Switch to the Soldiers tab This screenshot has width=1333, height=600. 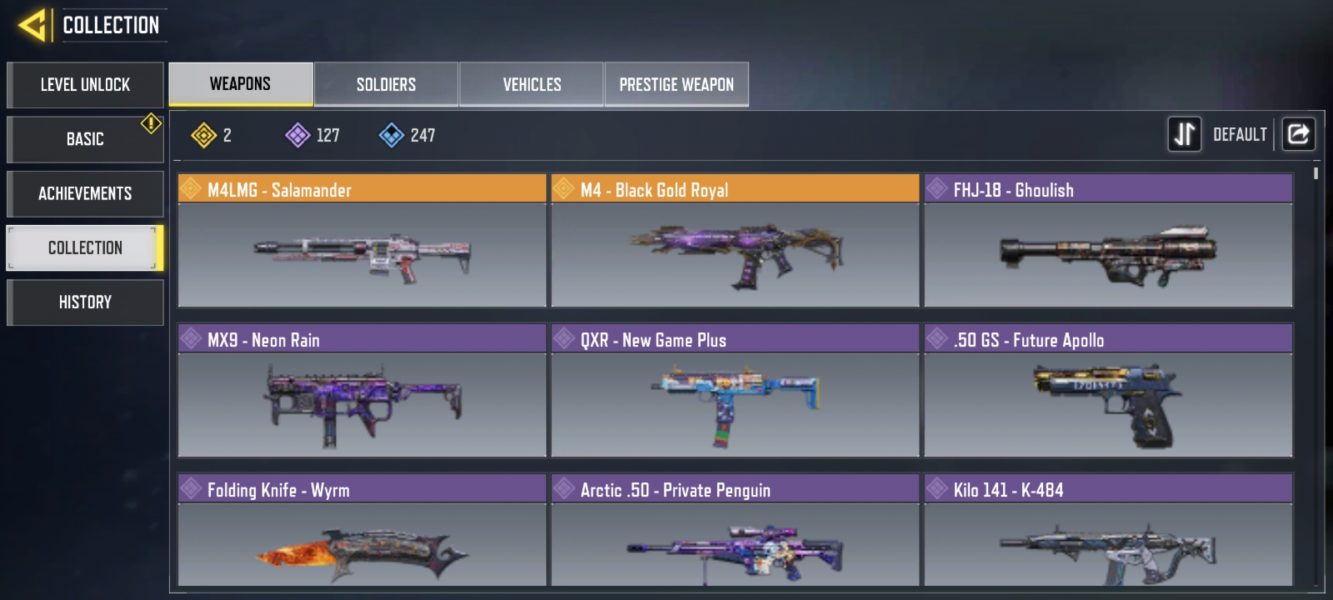pyautogui.click(x=386, y=85)
